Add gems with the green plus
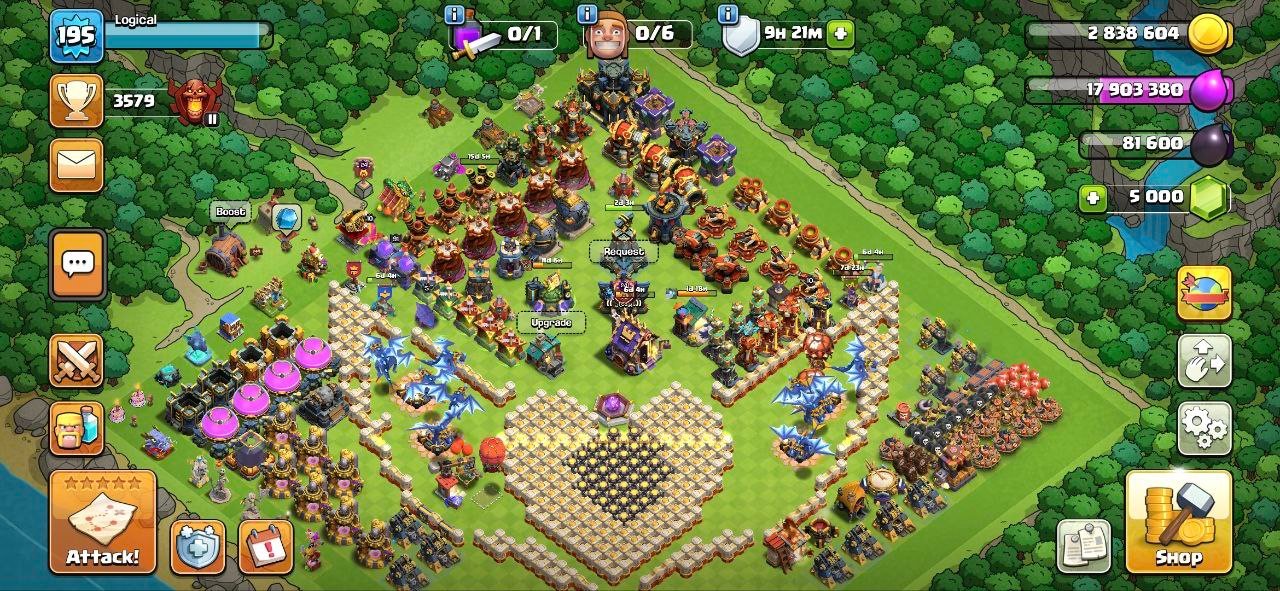Image resolution: width=1280 pixels, height=591 pixels. pos(1093,197)
